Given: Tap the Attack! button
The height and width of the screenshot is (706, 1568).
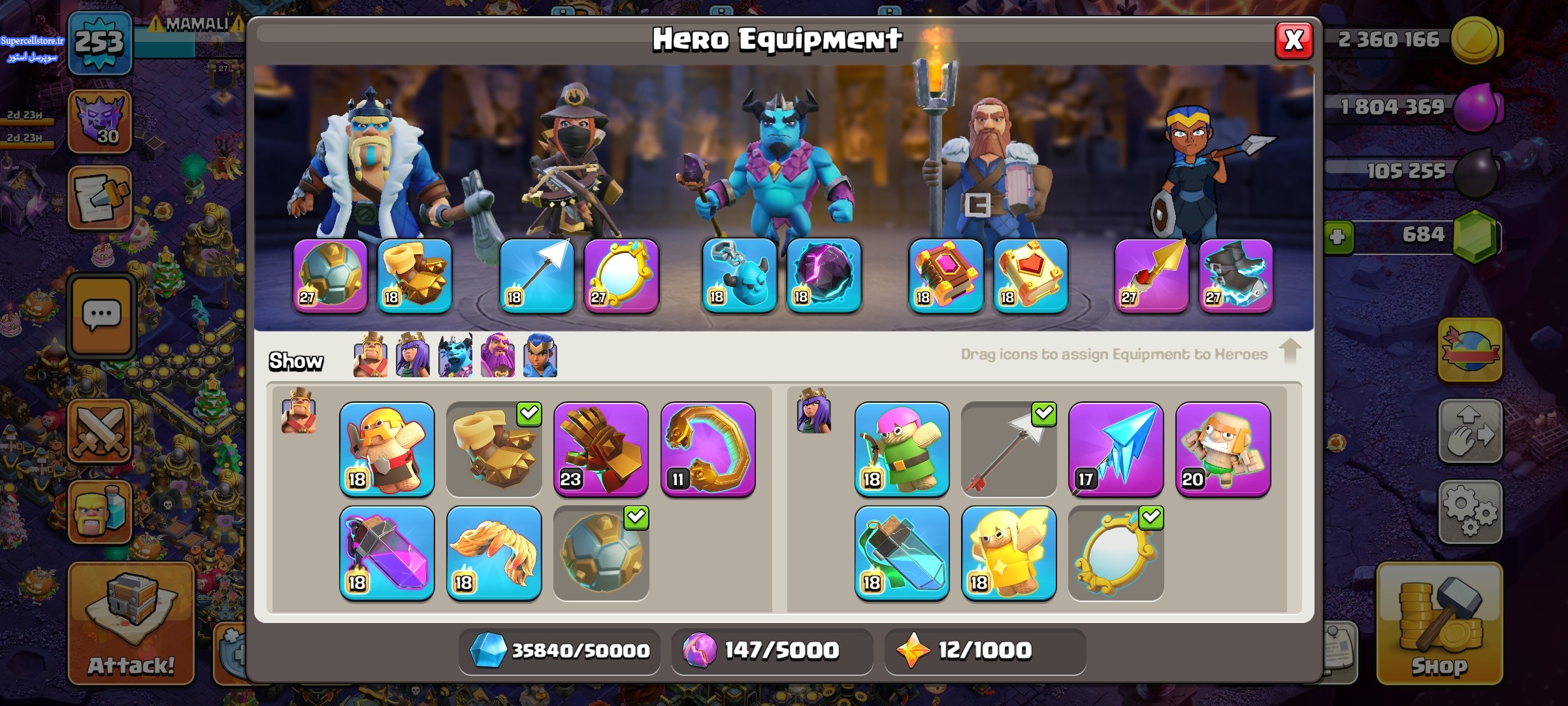Looking at the screenshot, I should click(x=131, y=624).
